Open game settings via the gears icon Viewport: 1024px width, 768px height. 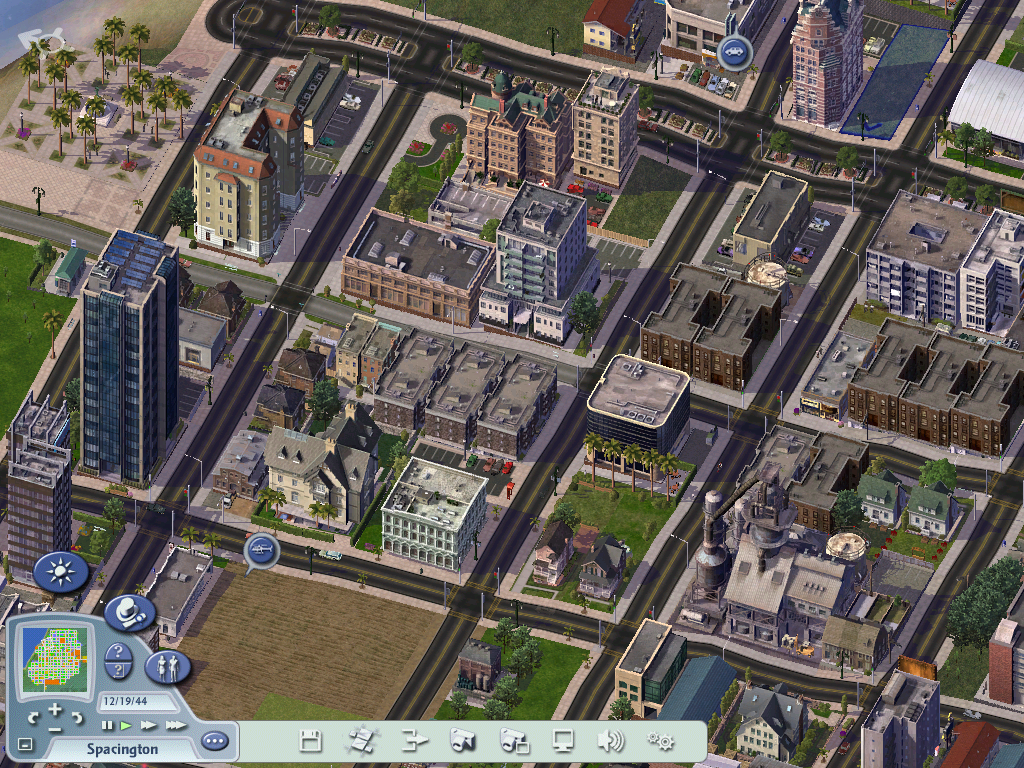click(660, 741)
